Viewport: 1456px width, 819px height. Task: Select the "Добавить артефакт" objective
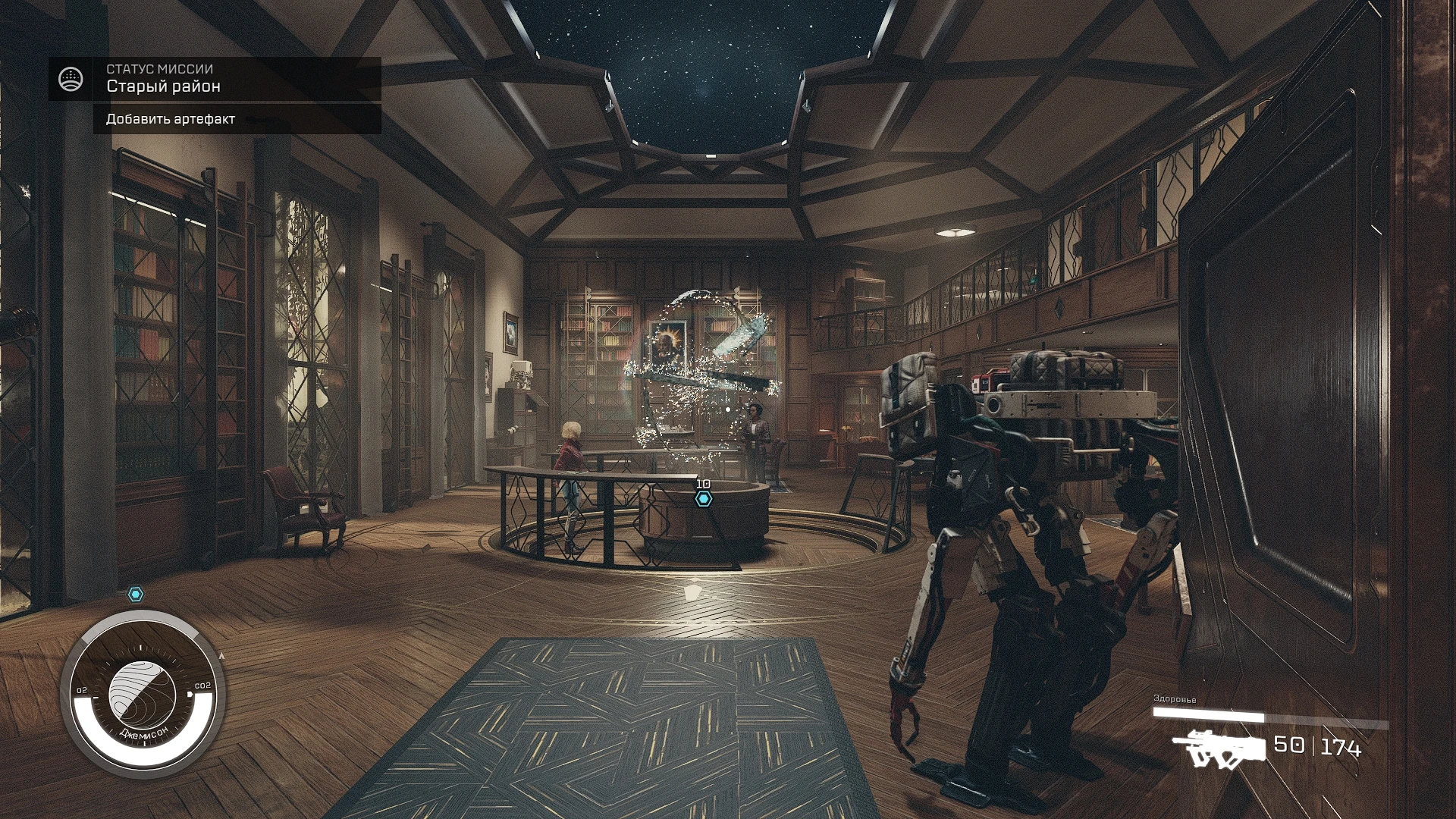coord(171,119)
